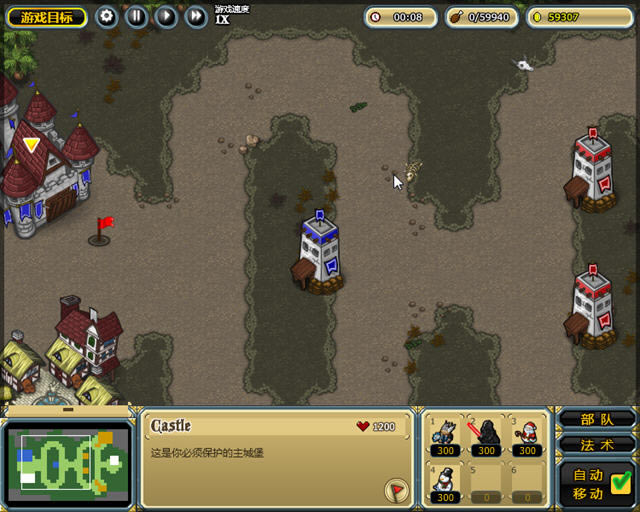The width and height of the screenshot is (640, 512).
Task: Collapse the minimap panel with the minus handle
Action: pos(67,409)
